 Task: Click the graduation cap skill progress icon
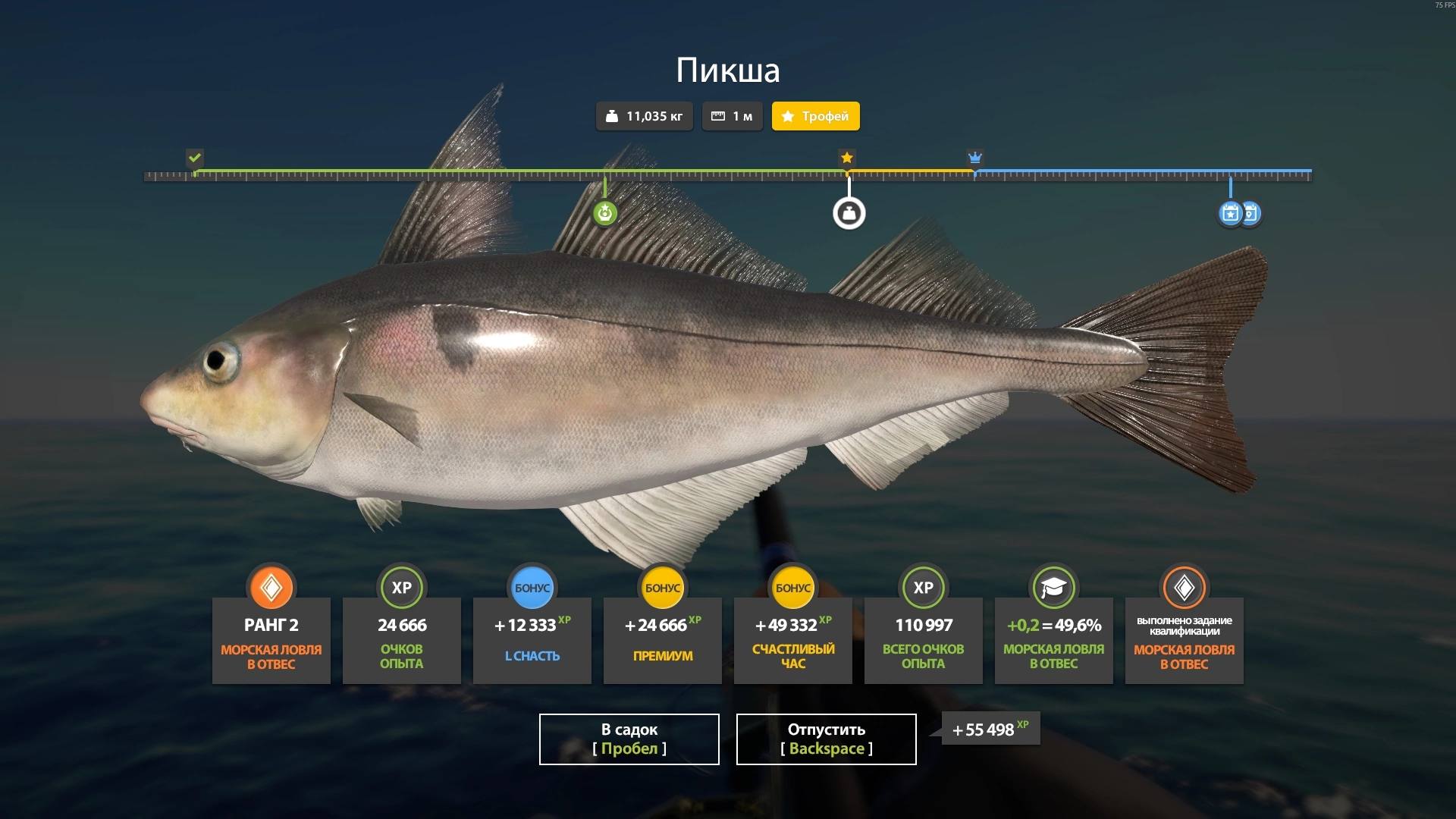tap(1053, 587)
